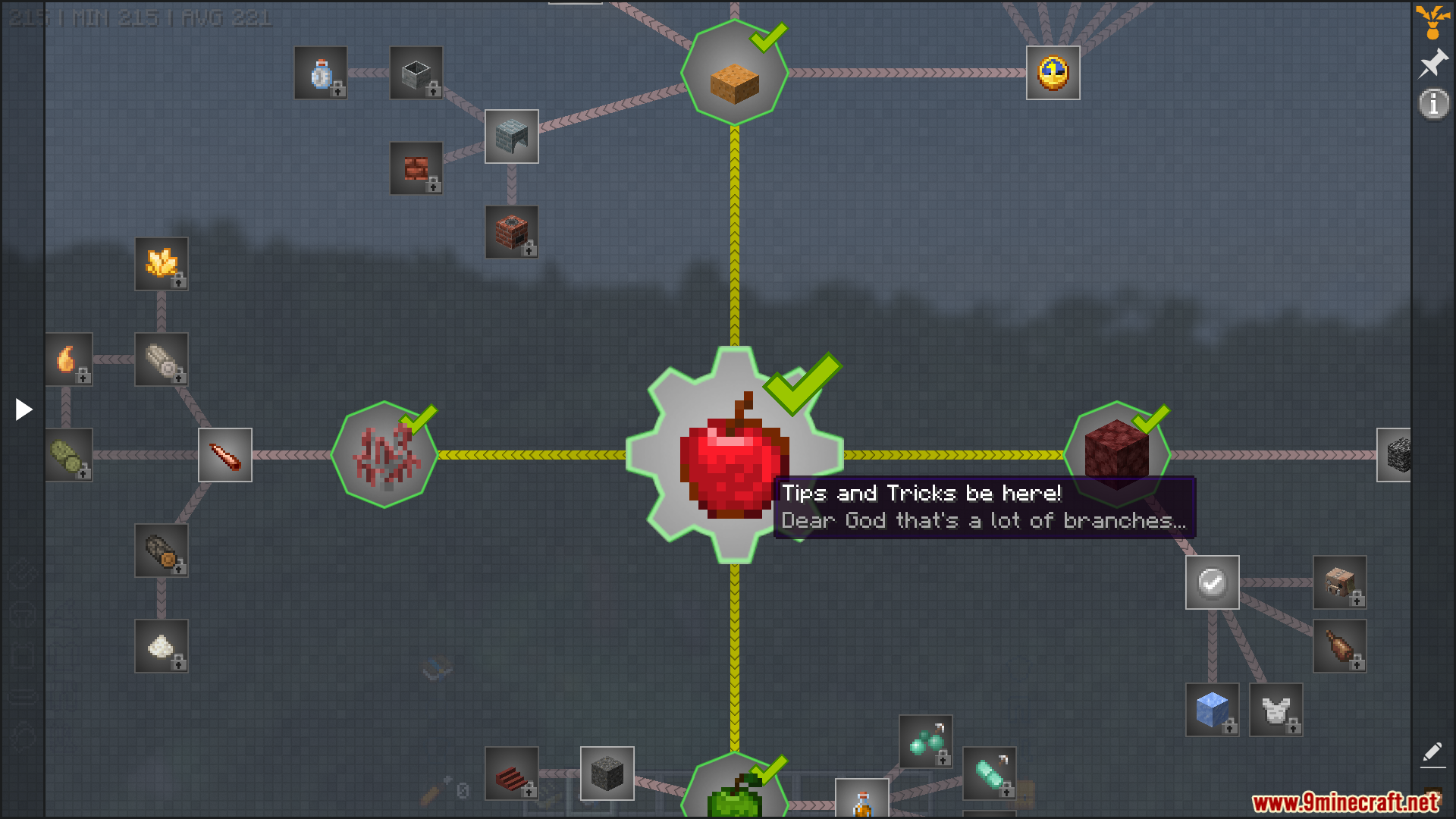1456x819 pixels.
Task: Expand the side panel with the arrow
Action: pyautogui.click(x=24, y=409)
